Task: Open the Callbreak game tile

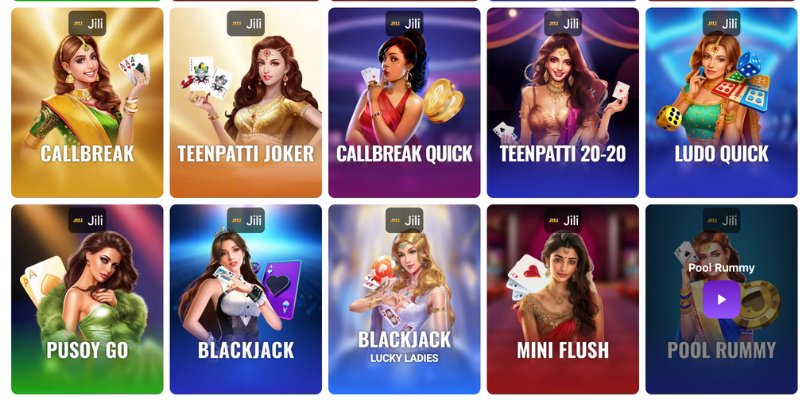Action: point(87,103)
